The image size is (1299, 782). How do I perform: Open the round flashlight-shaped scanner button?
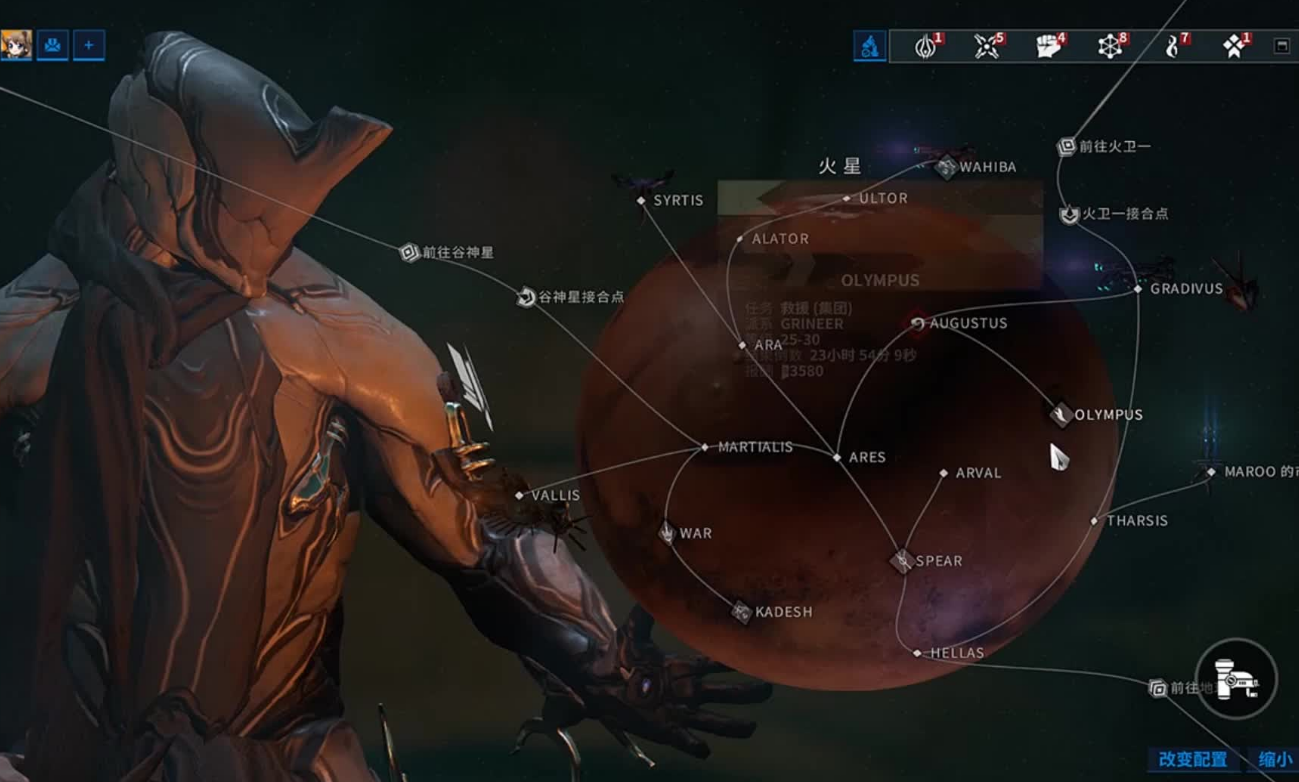click(x=1237, y=680)
